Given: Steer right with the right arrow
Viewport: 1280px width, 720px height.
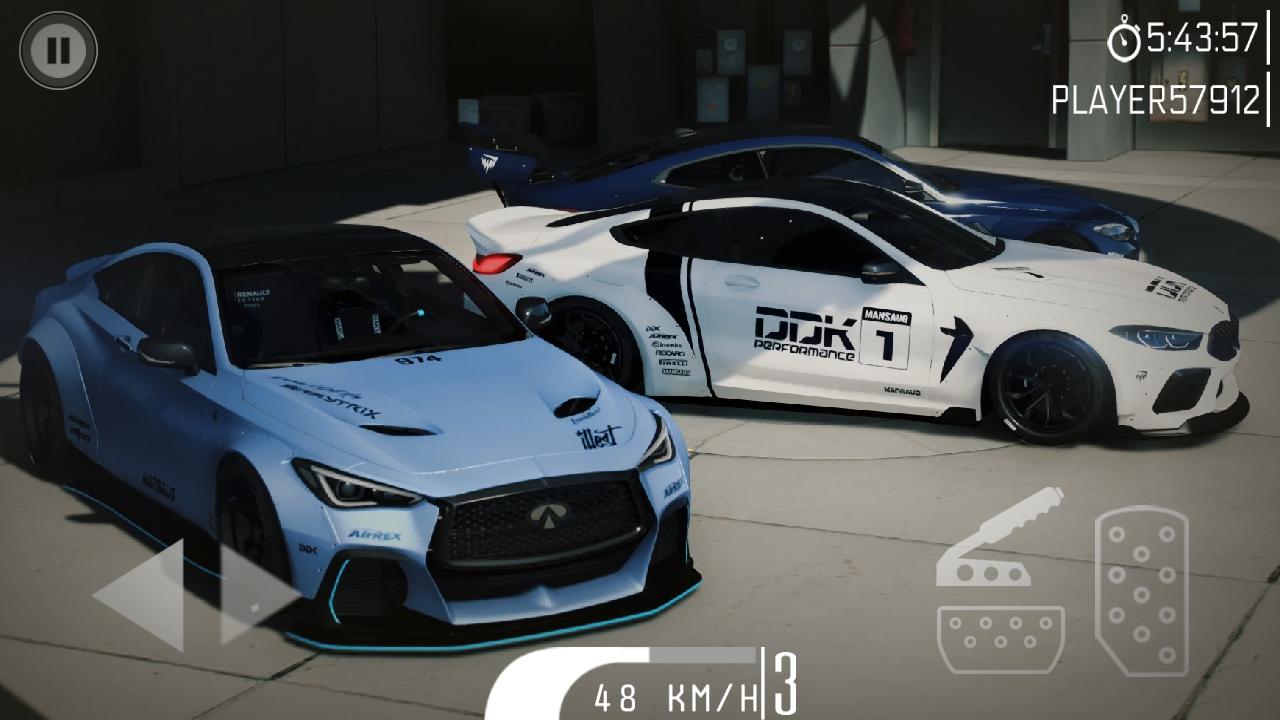Looking at the screenshot, I should (257, 594).
